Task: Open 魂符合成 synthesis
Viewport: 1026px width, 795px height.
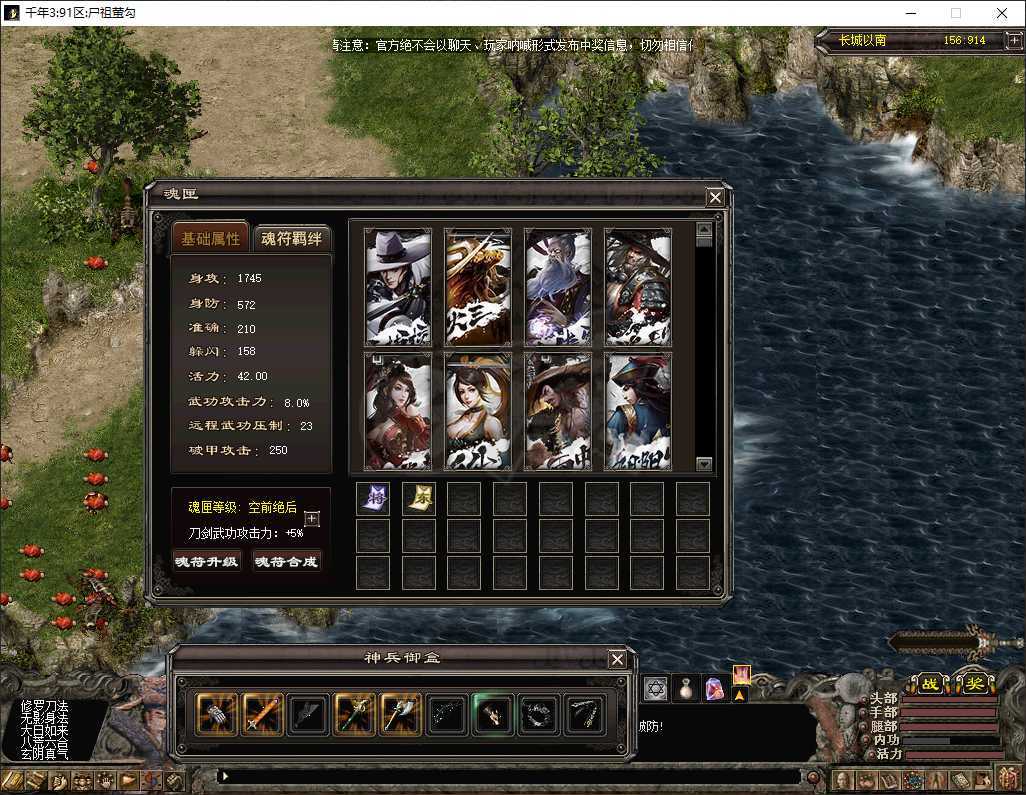Action: point(287,562)
